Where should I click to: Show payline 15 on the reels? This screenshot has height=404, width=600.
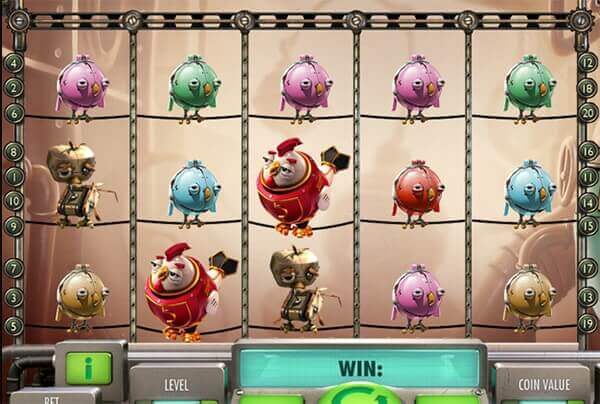588,226
